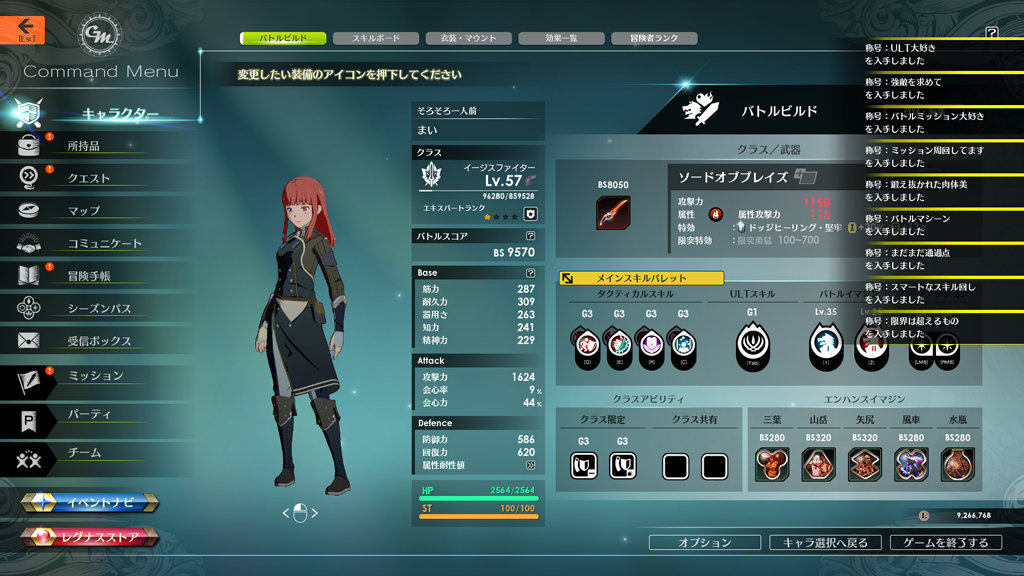The image size is (1024, 576).
Task: Click the orange Esc back arrow
Action: point(25,29)
